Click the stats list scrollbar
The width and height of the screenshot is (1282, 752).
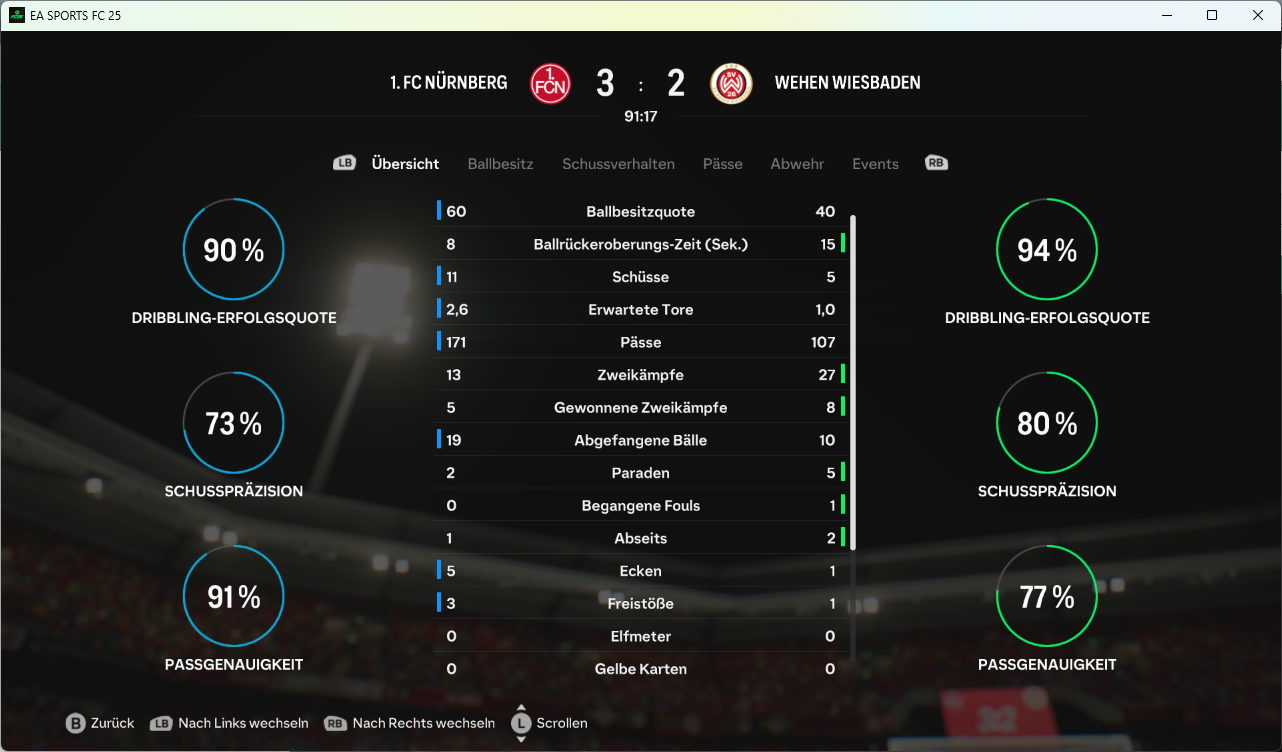pyautogui.click(x=853, y=380)
